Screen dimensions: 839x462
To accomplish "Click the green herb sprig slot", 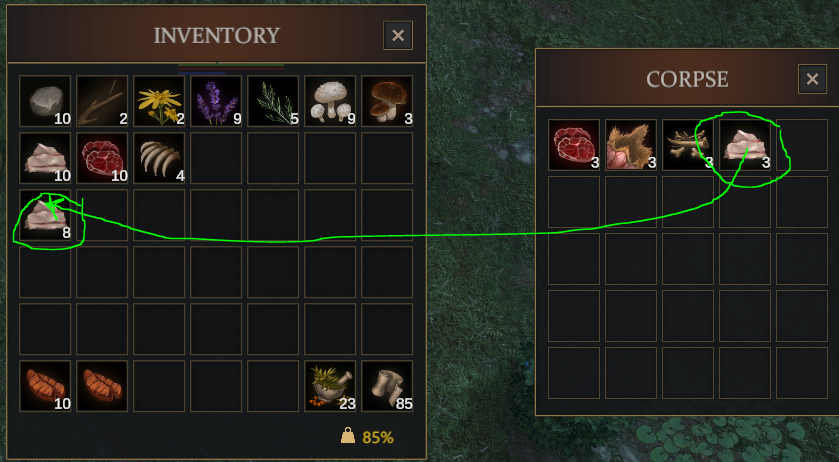I will (x=273, y=101).
